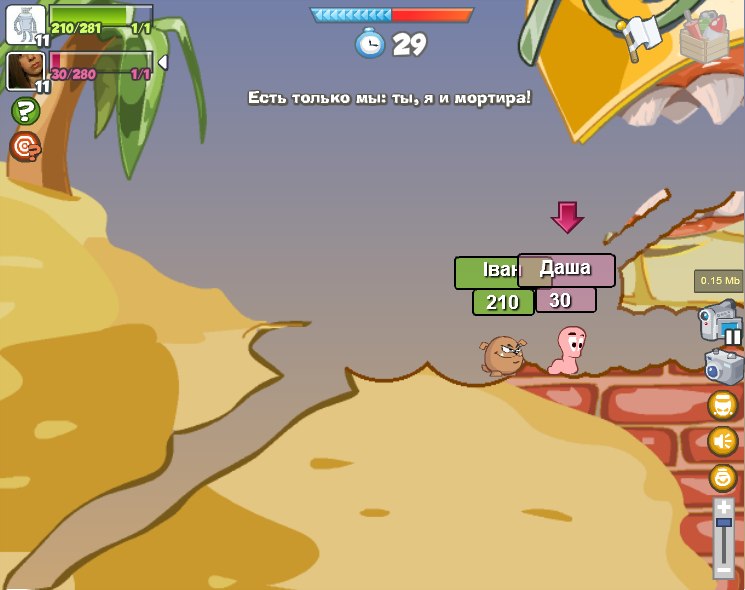Click the zoom slider's plus button
745x590 pixels.
pos(724,508)
